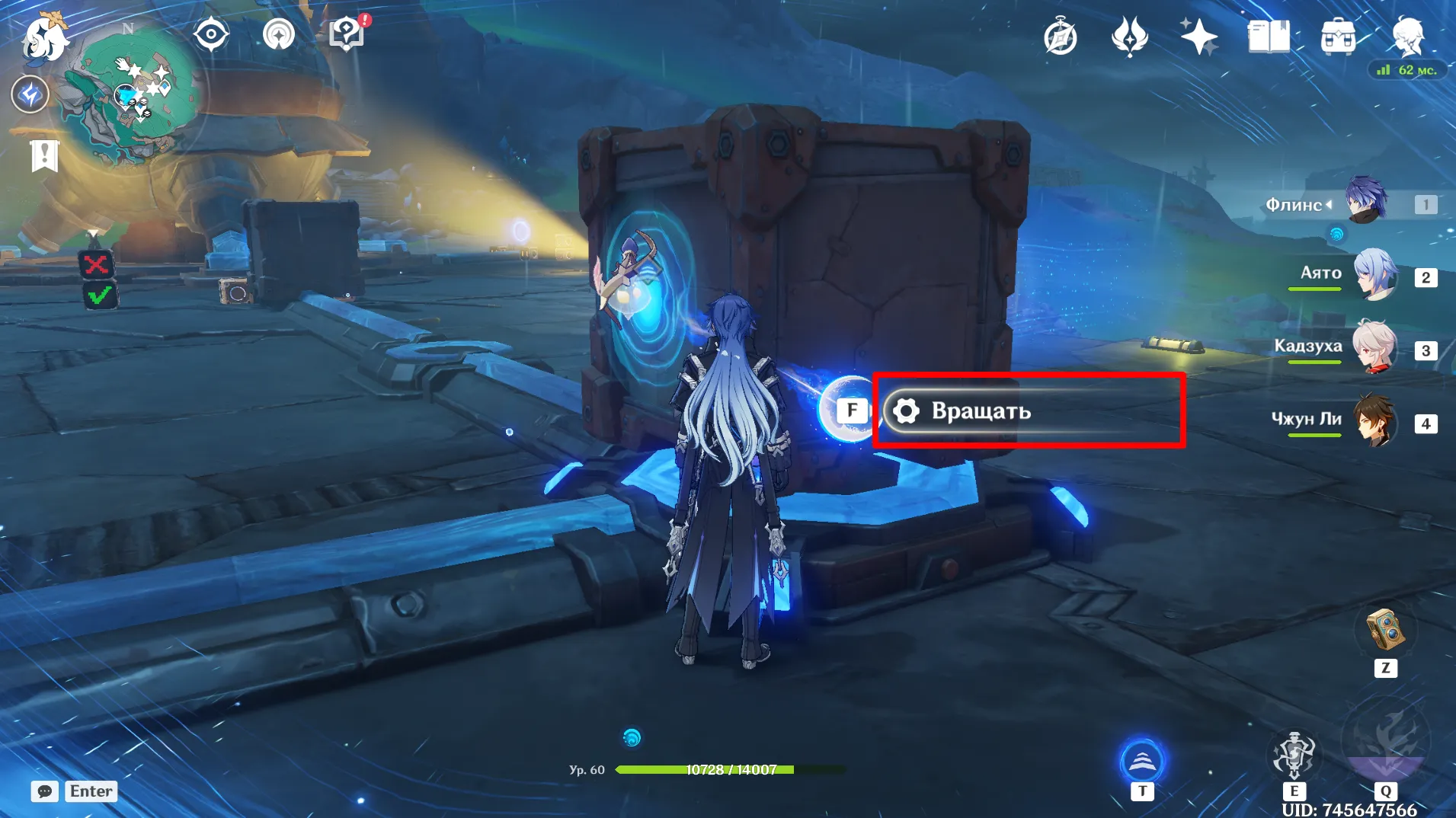Open the chat box button
1456x818 pixels.
point(45,791)
